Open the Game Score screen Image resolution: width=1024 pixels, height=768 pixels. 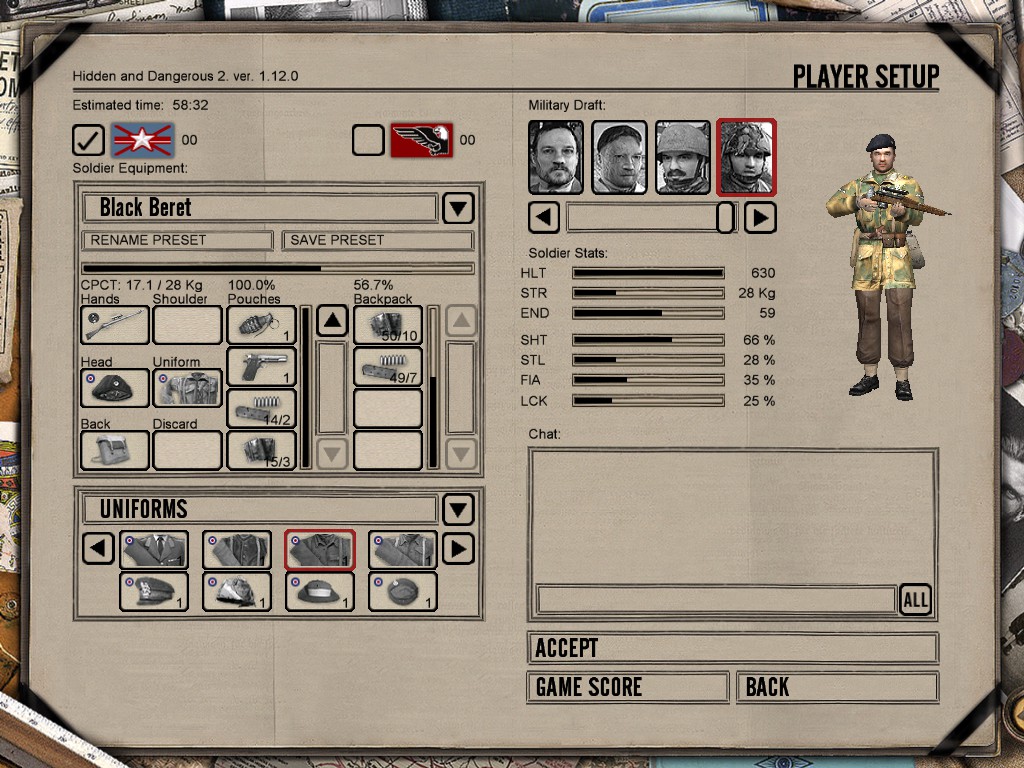coord(627,687)
